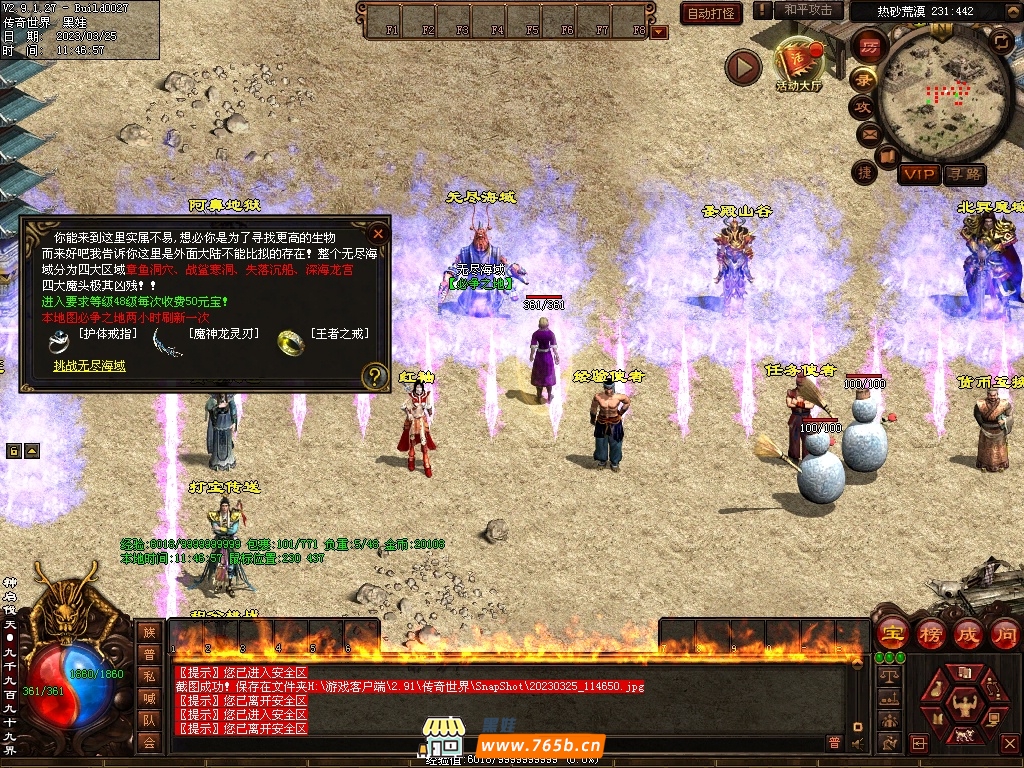This screenshot has width=1024, height=768.
Task: Select the 队 team chat channel
Action: click(x=149, y=720)
